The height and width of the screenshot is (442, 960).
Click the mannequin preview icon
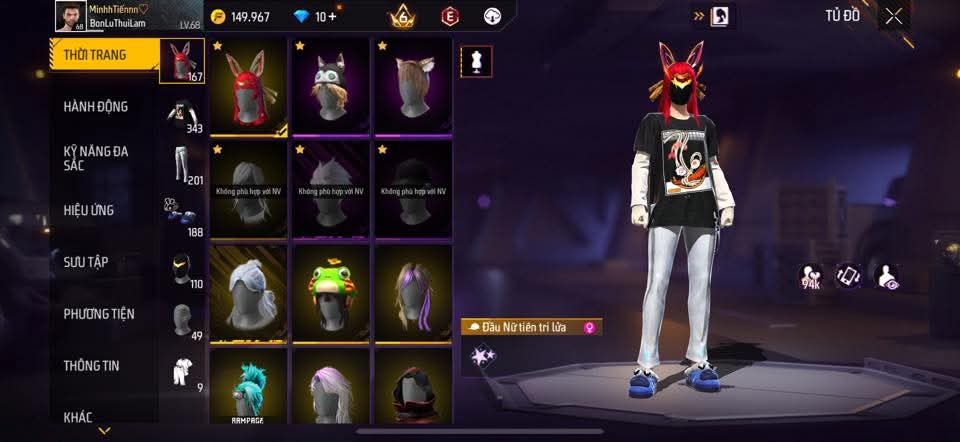click(474, 62)
